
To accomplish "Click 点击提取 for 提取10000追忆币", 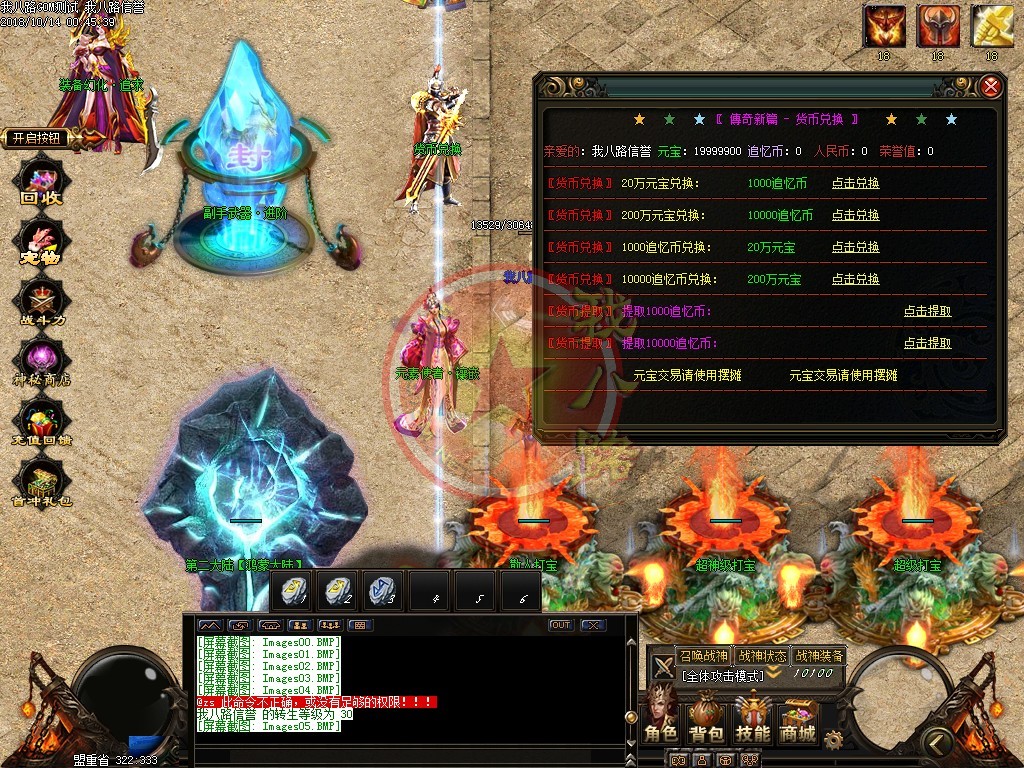I will pos(927,343).
